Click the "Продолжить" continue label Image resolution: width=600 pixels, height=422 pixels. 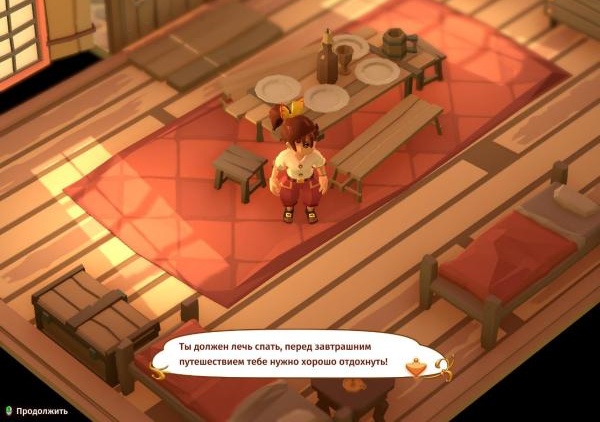[41, 411]
